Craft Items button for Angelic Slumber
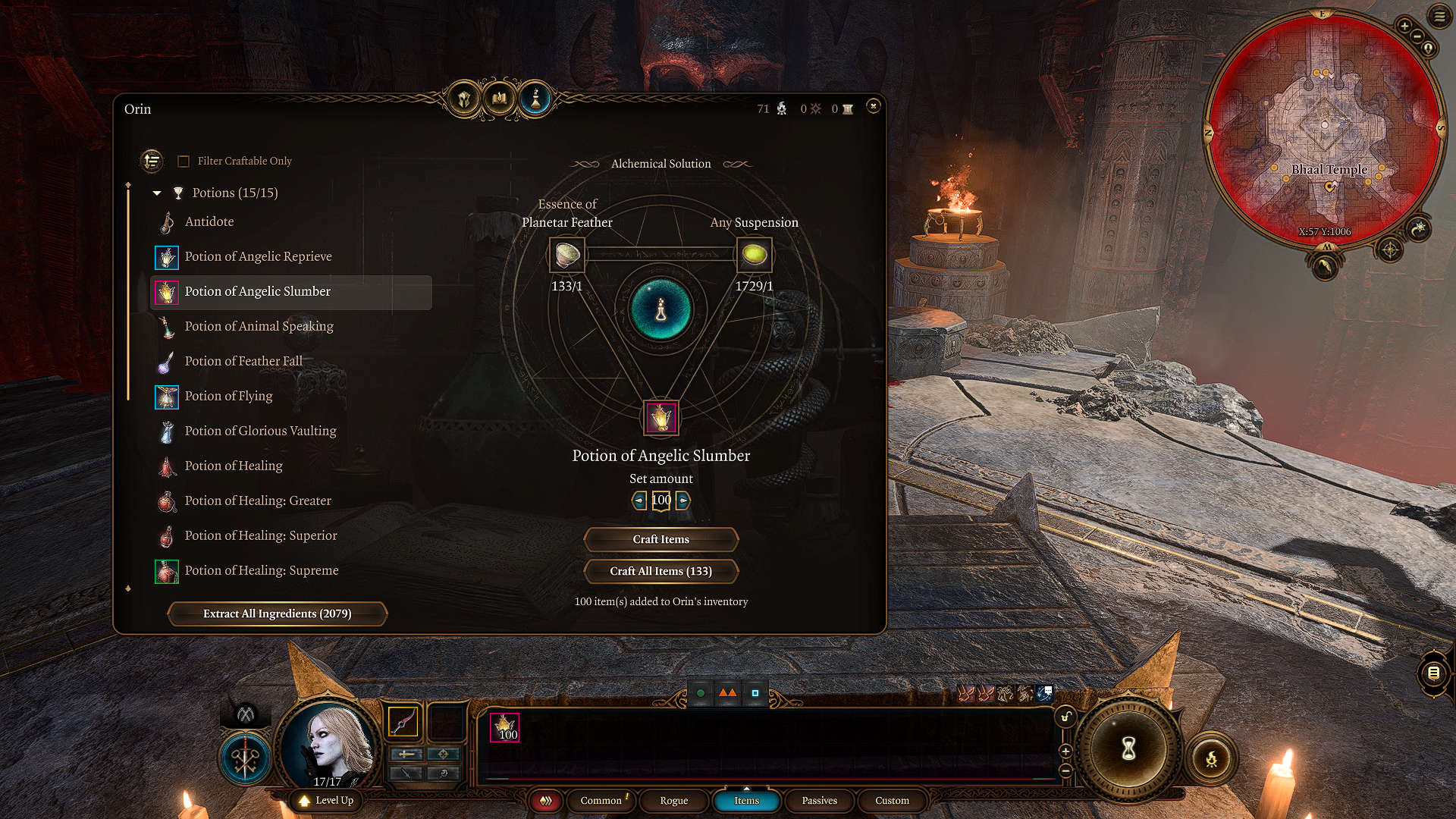1456x819 pixels. 661,539
